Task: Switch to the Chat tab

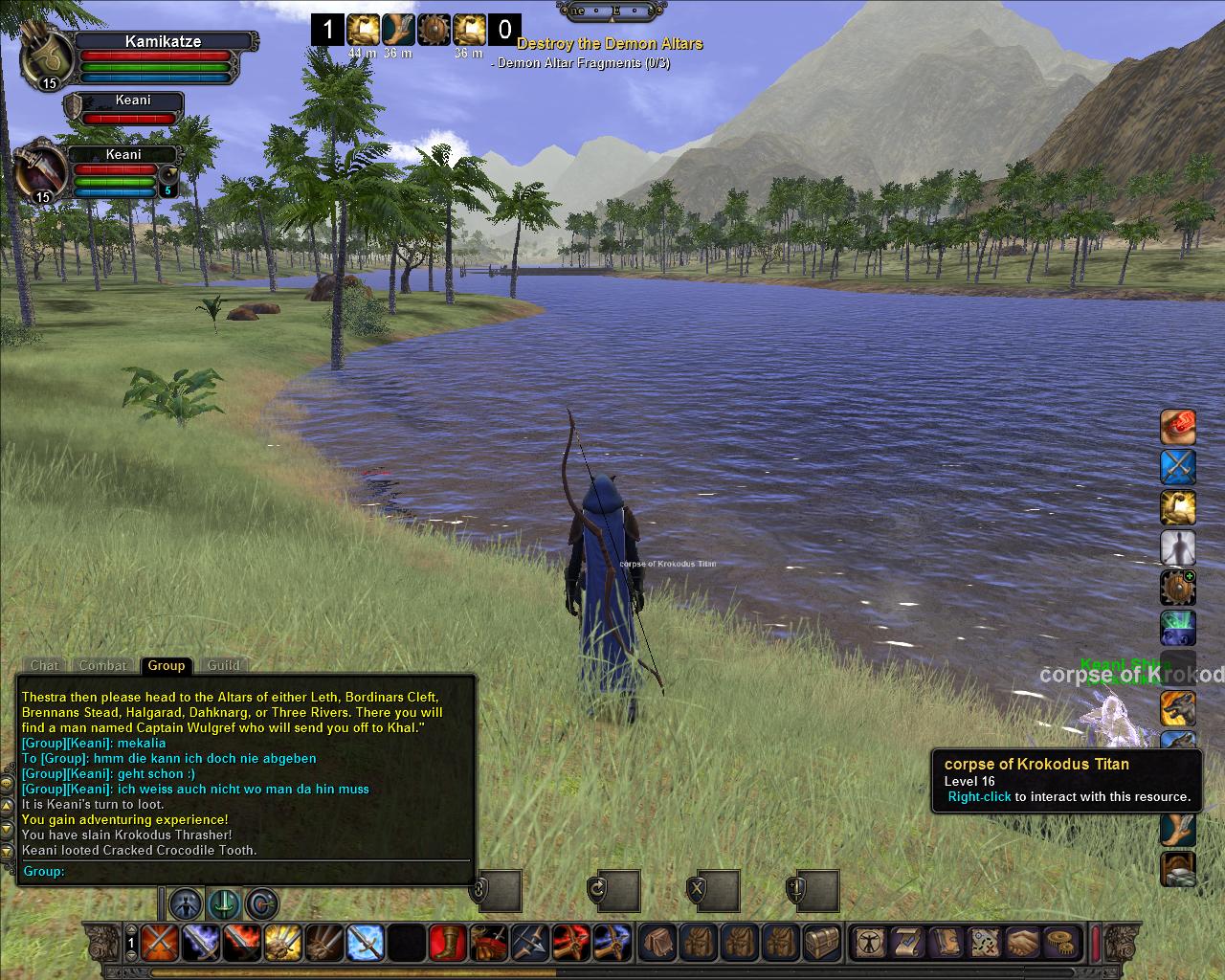Action: [x=44, y=665]
